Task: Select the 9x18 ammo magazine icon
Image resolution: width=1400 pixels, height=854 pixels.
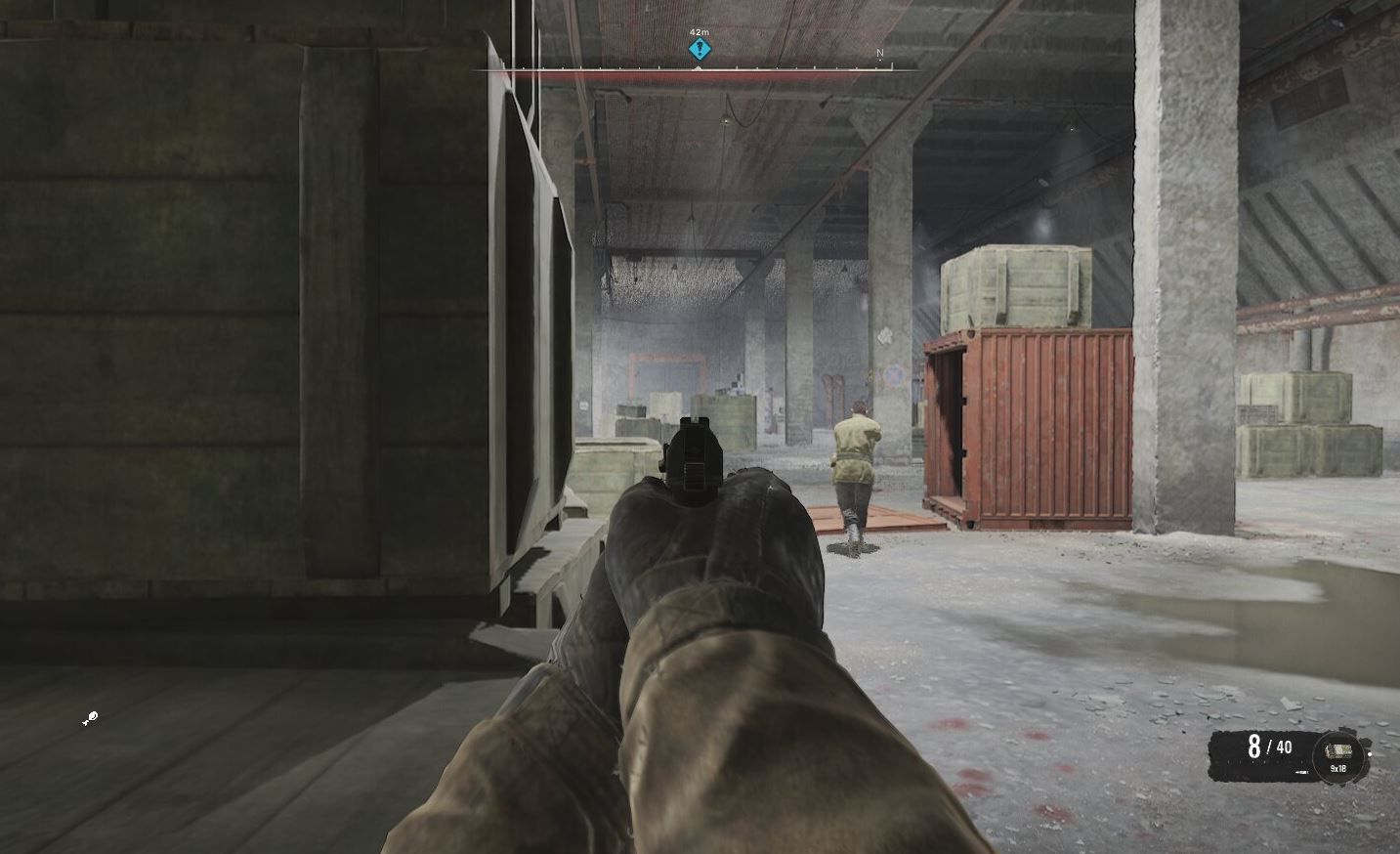Action: click(1340, 750)
